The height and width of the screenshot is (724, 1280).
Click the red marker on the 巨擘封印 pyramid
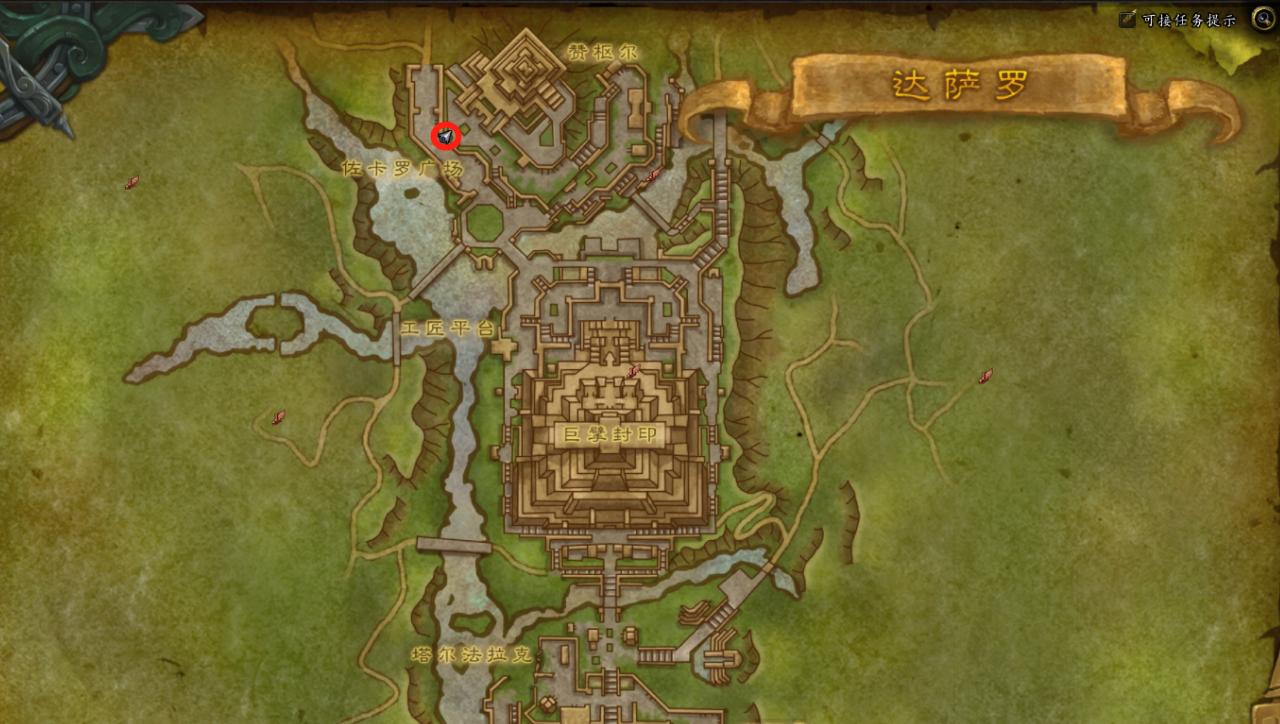[631, 370]
